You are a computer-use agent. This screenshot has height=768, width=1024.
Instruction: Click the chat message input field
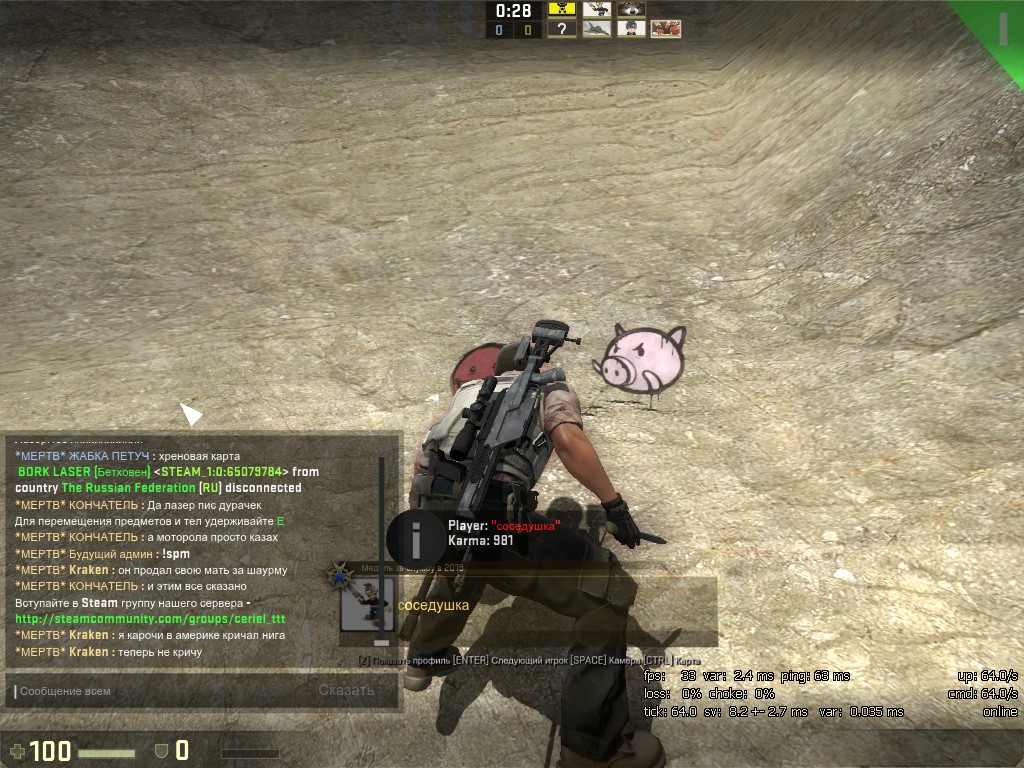coord(160,691)
